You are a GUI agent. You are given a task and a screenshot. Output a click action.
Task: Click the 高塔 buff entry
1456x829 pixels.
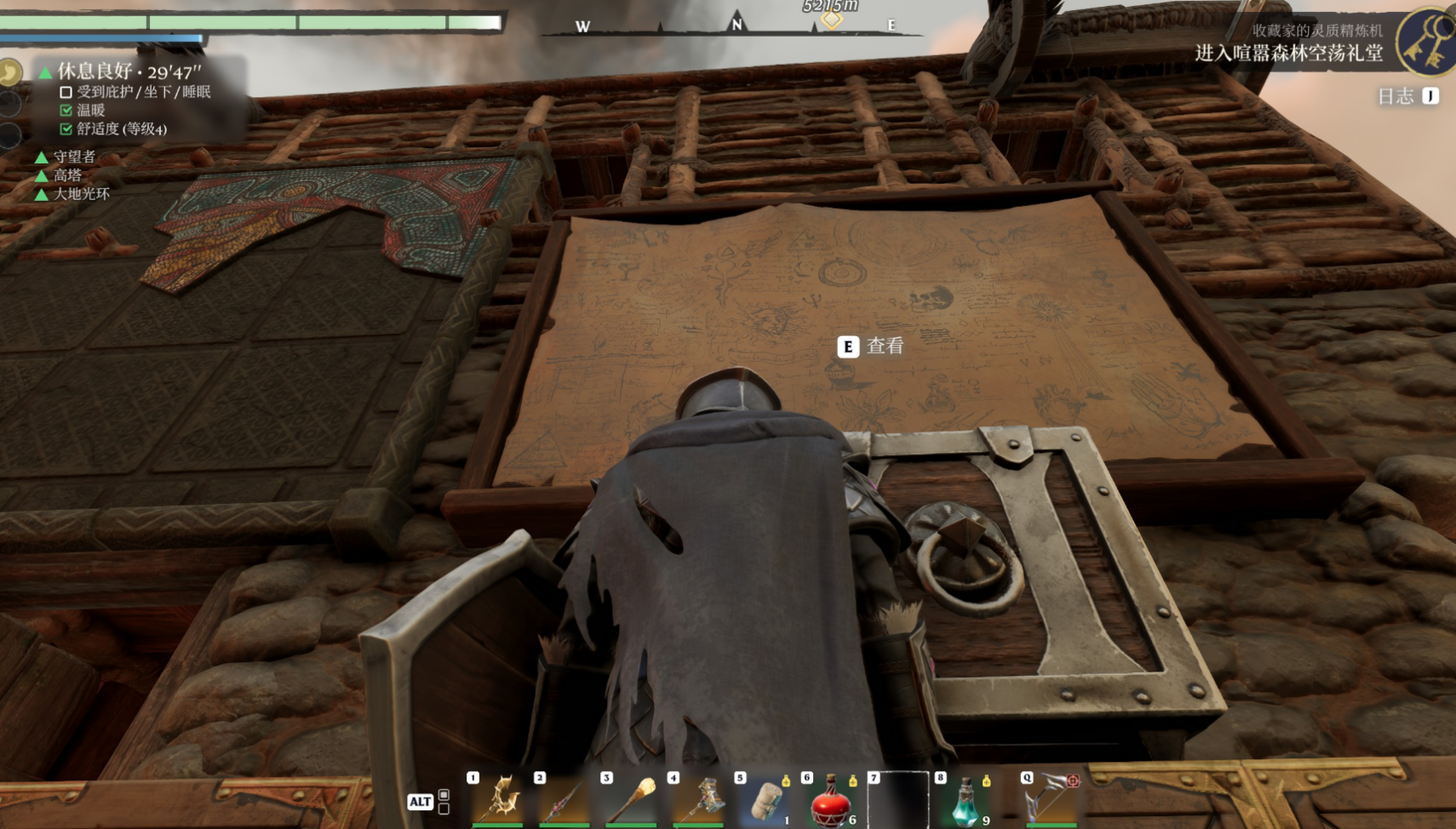pos(67,175)
